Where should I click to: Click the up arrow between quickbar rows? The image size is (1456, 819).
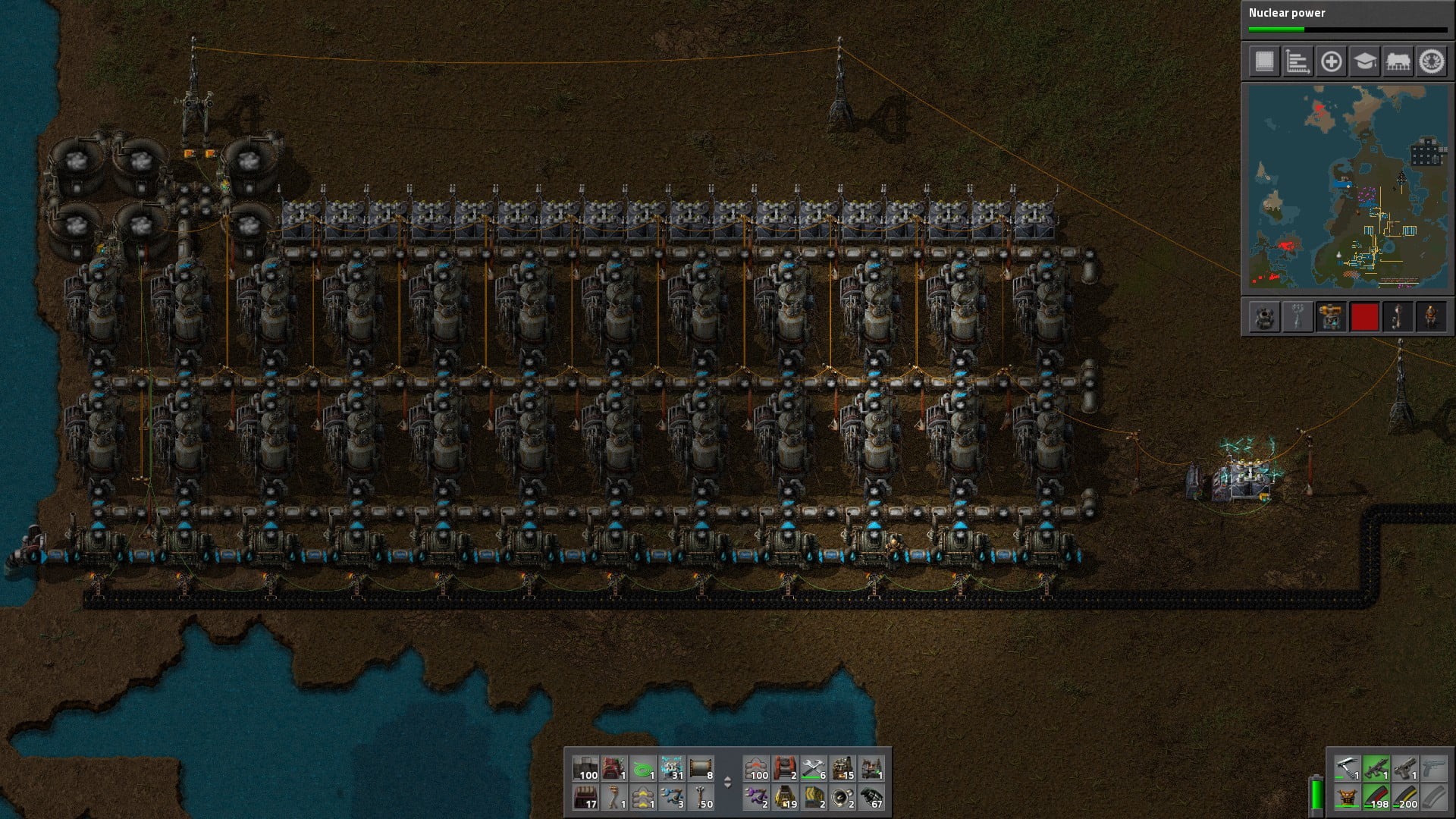pos(729,779)
